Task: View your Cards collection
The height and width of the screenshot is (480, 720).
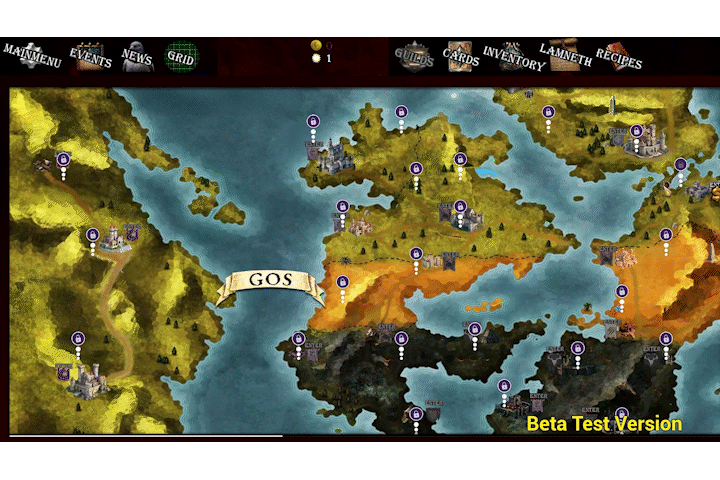Action: pos(460,56)
